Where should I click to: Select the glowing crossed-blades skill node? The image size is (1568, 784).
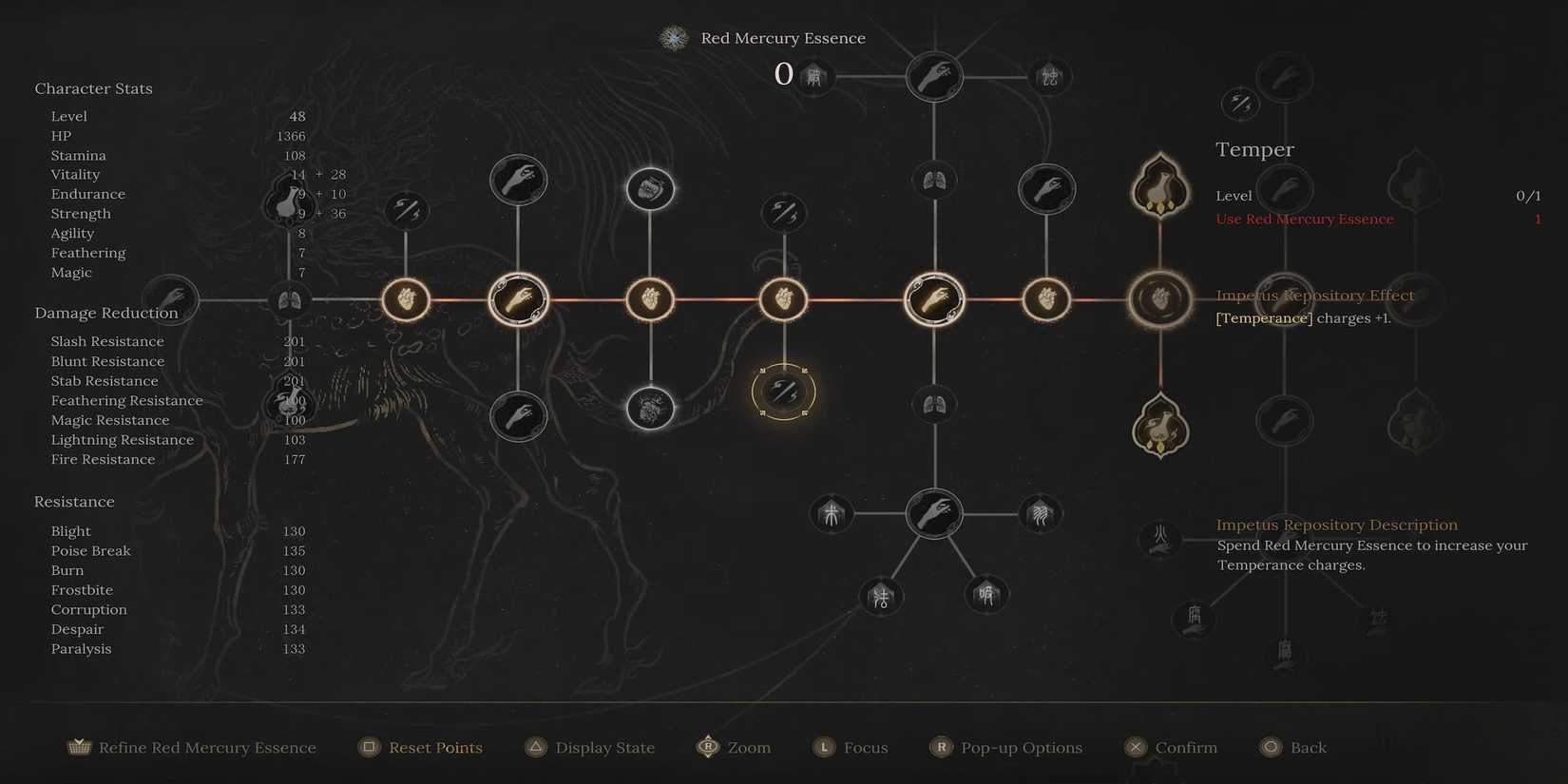(x=783, y=392)
